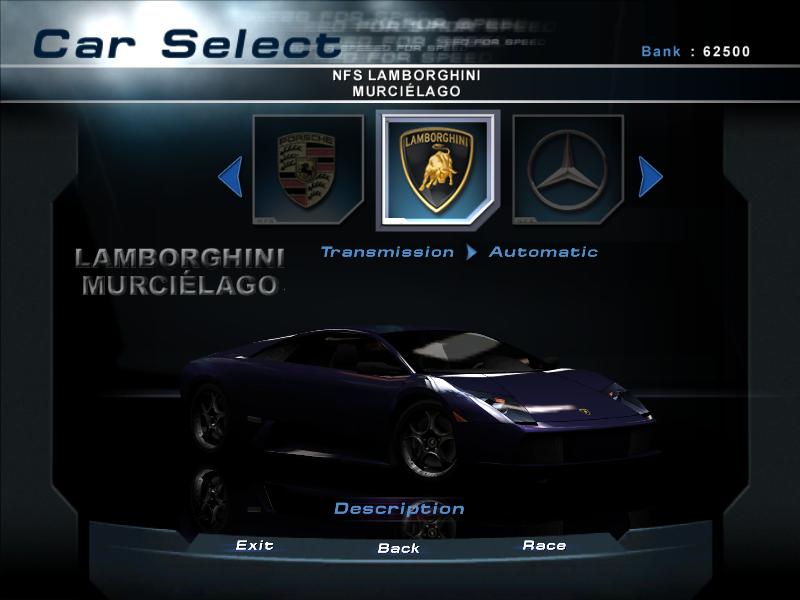Image resolution: width=800 pixels, height=600 pixels.
Task: Click the right blue arrow for next car
Action: (650, 178)
